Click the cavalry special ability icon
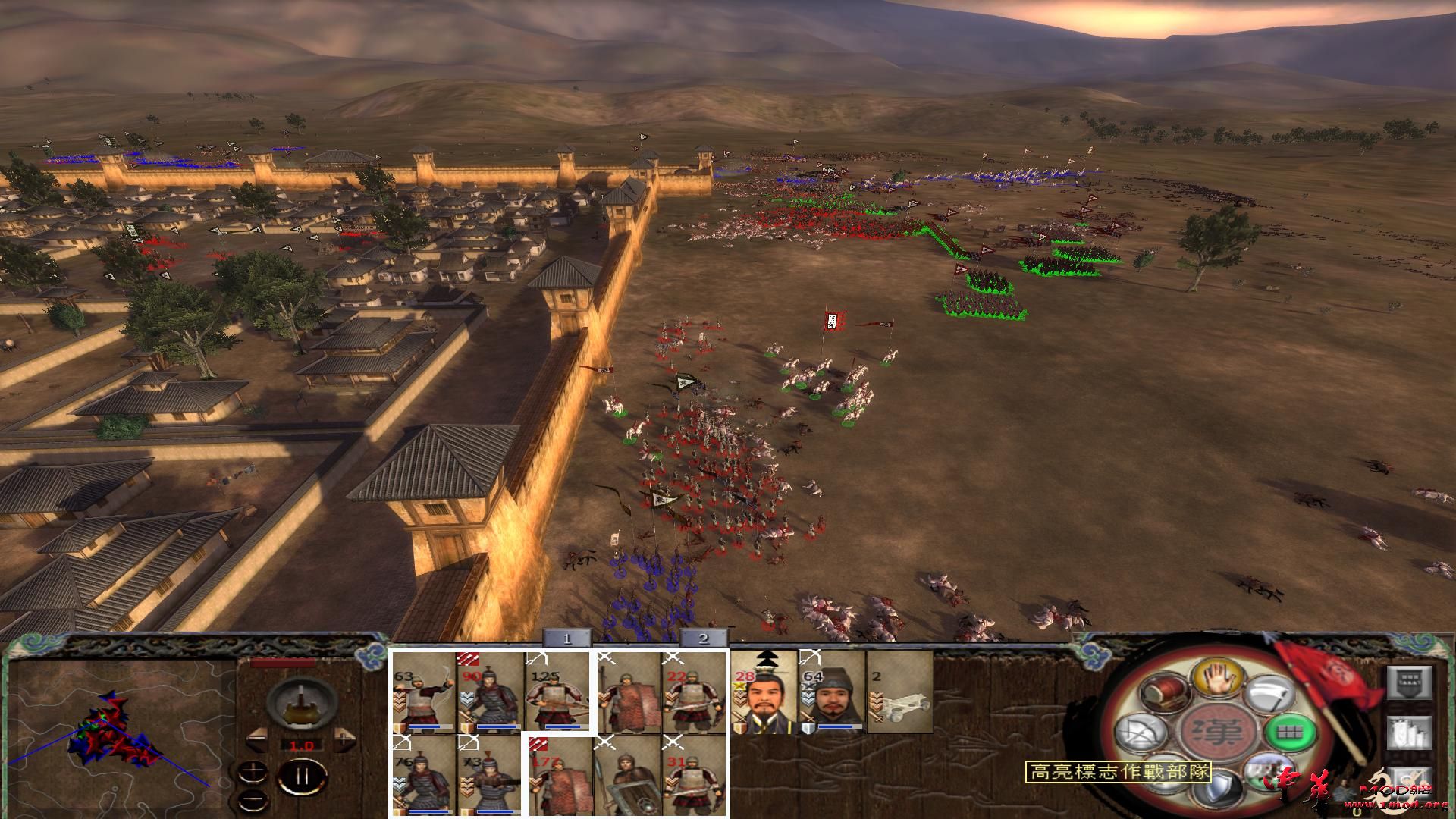 point(1268,773)
